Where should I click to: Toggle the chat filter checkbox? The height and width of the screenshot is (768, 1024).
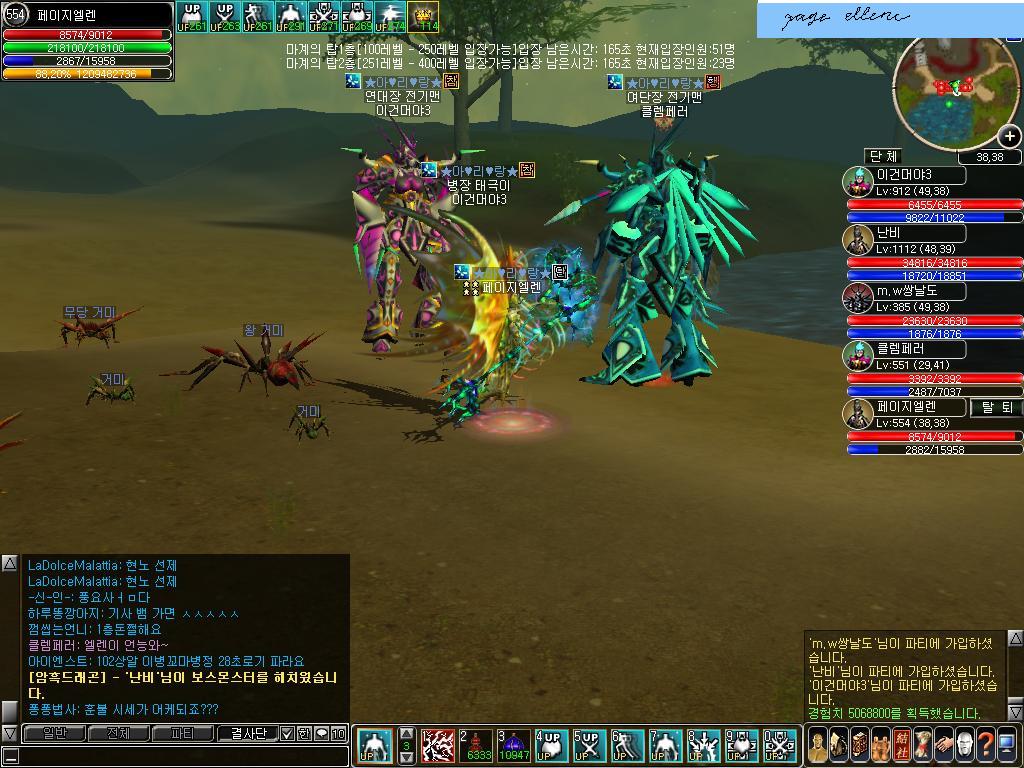(x=287, y=733)
